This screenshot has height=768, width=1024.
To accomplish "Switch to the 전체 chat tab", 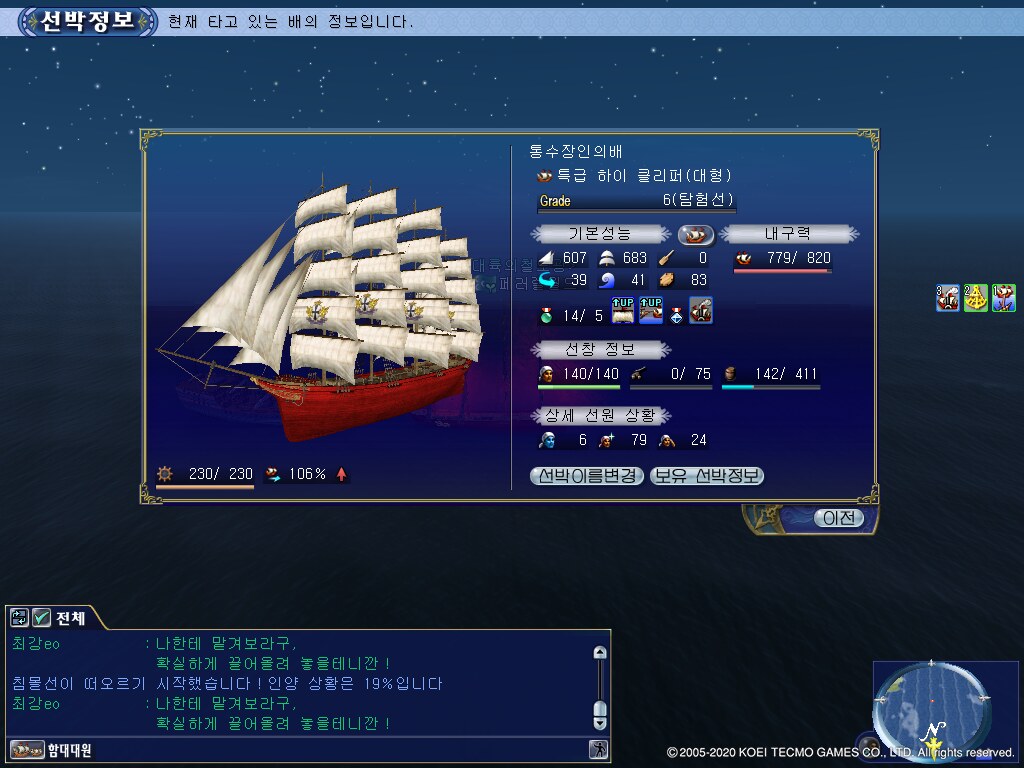I will pos(71,618).
